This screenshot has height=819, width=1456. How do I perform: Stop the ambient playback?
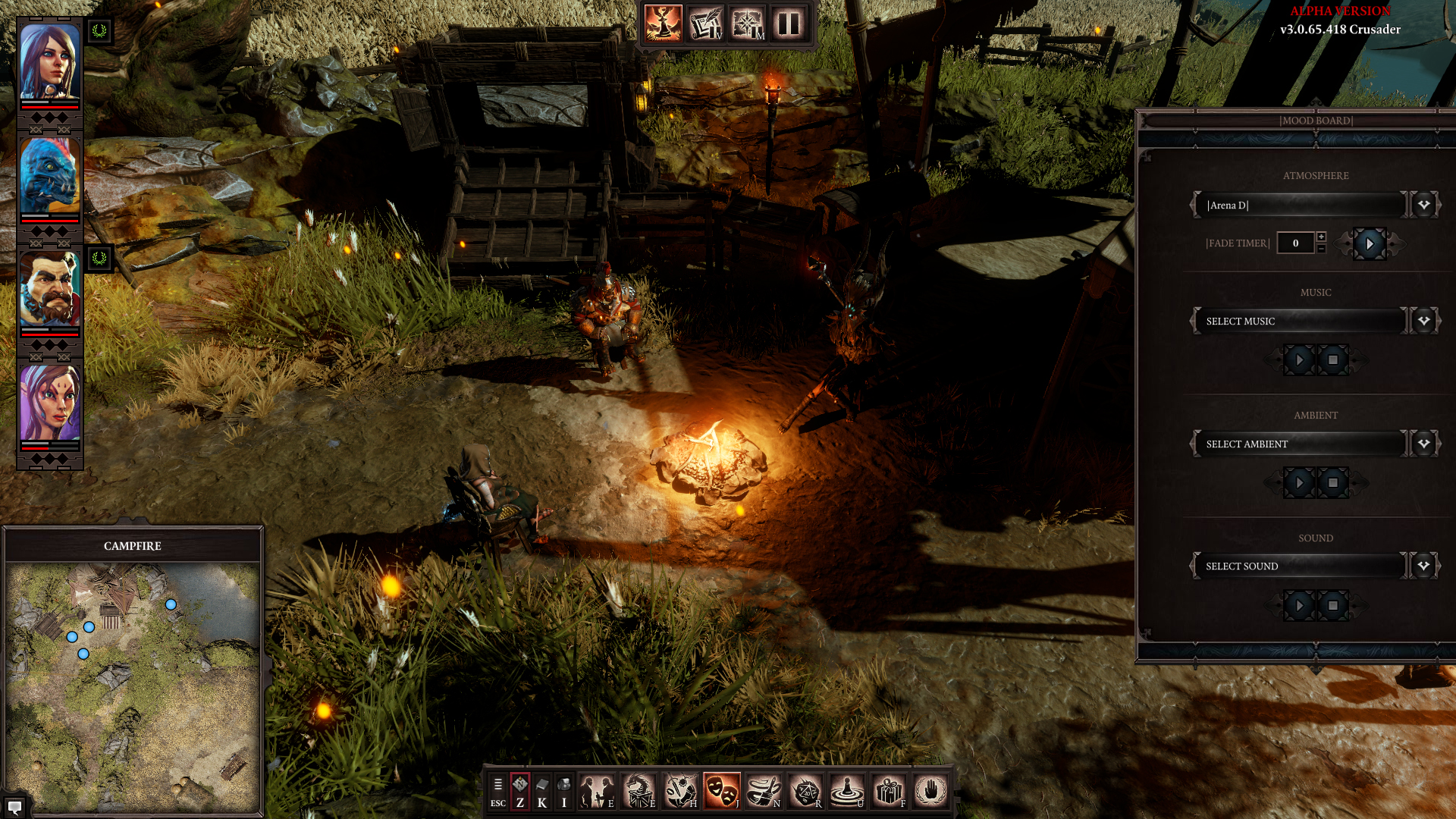[1332, 483]
